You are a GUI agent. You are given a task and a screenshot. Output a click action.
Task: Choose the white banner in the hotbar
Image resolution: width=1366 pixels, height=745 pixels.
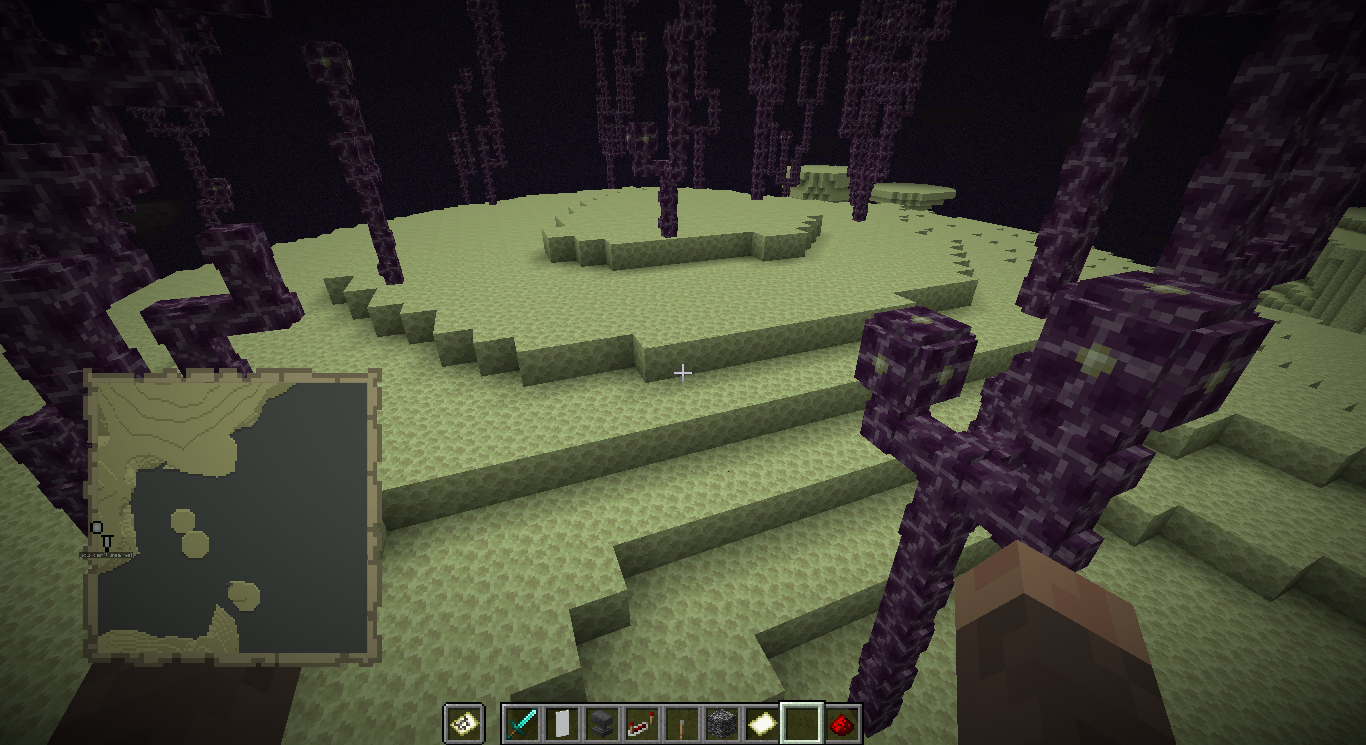point(561,723)
